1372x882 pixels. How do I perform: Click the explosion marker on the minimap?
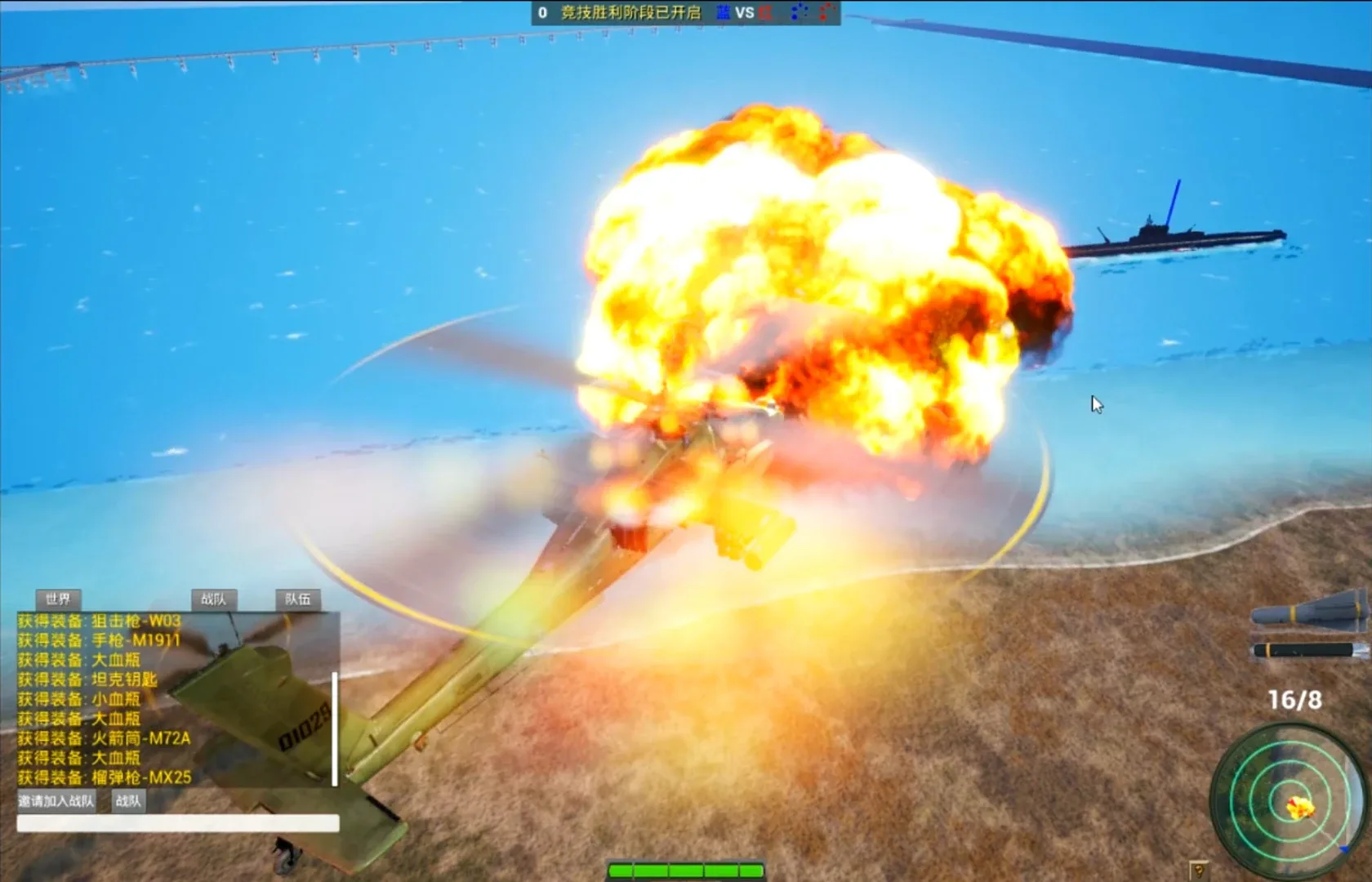click(1301, 807)
